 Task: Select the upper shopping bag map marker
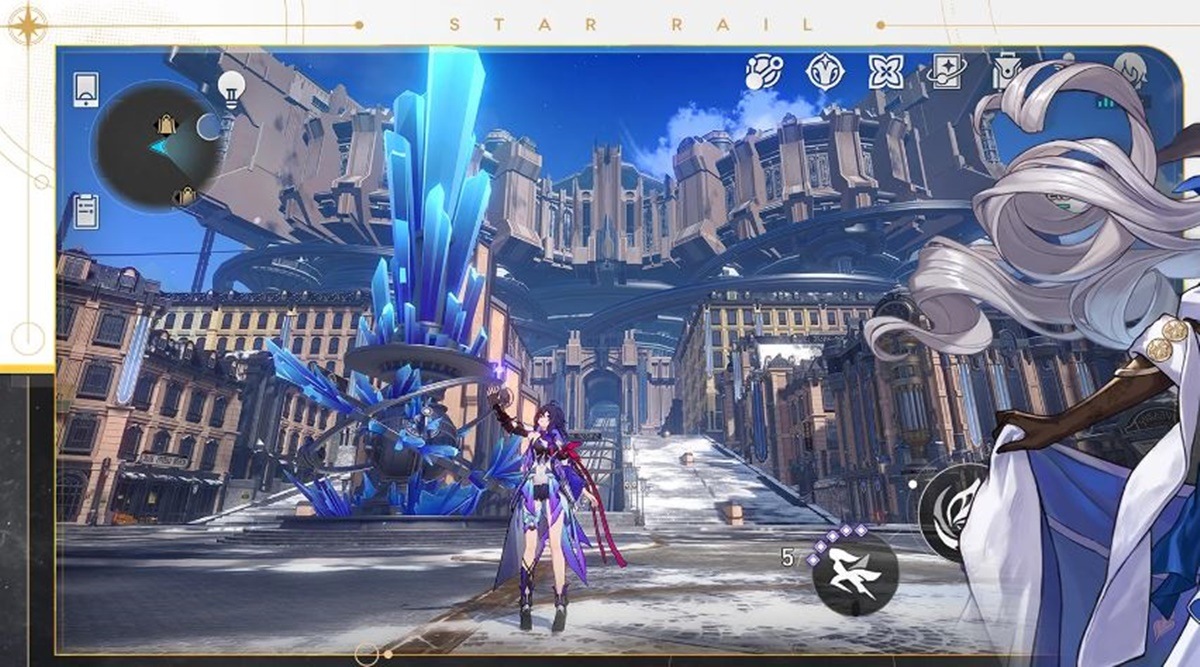[164, 125]
